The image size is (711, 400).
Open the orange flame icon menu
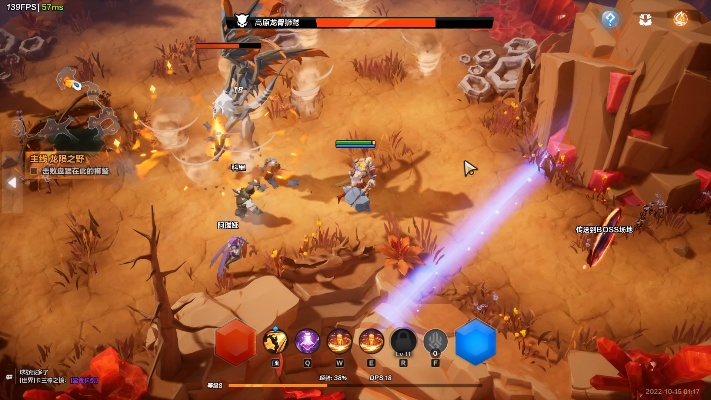click(681, 18)
